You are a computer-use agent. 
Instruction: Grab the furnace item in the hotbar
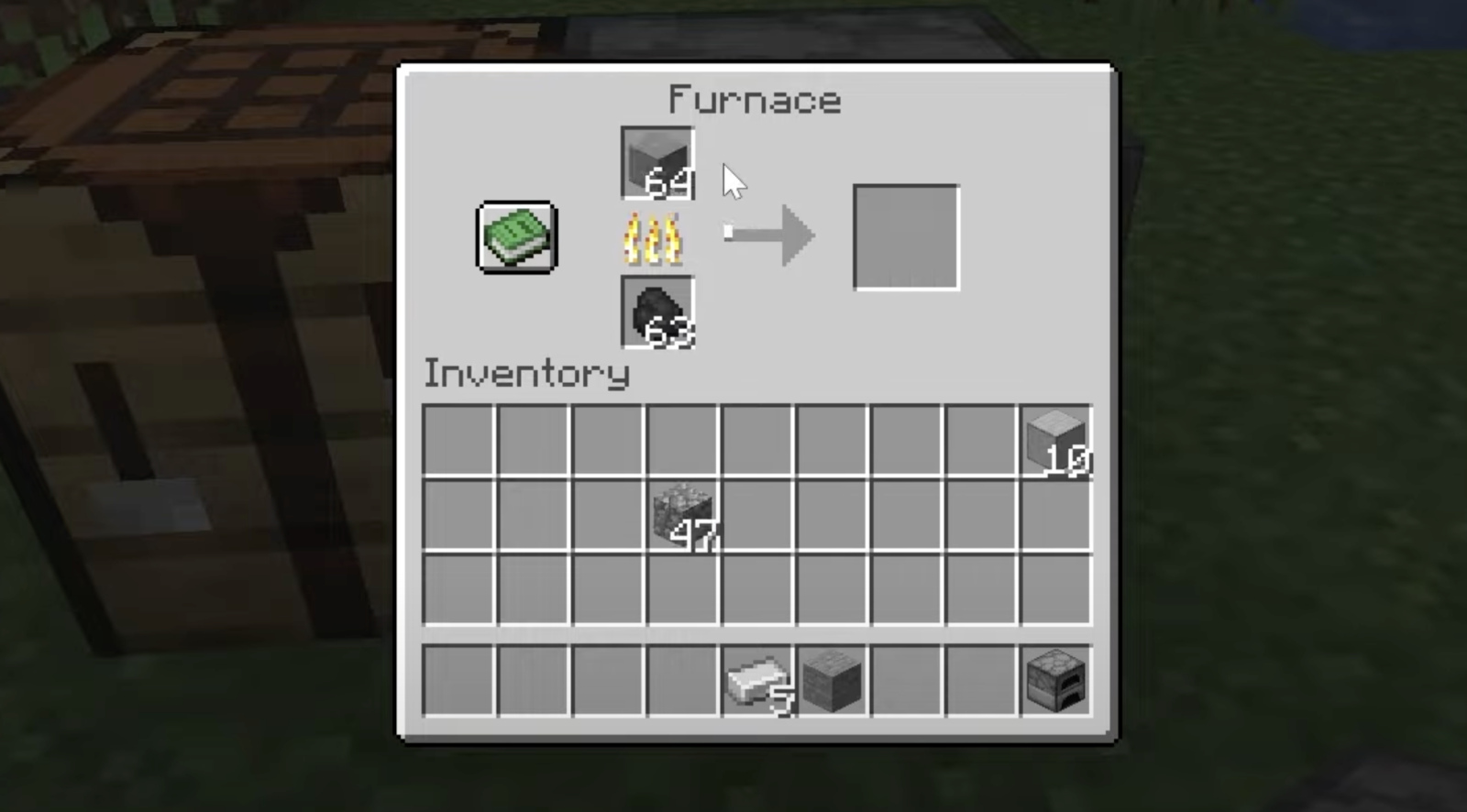(x=1056, y=680)
